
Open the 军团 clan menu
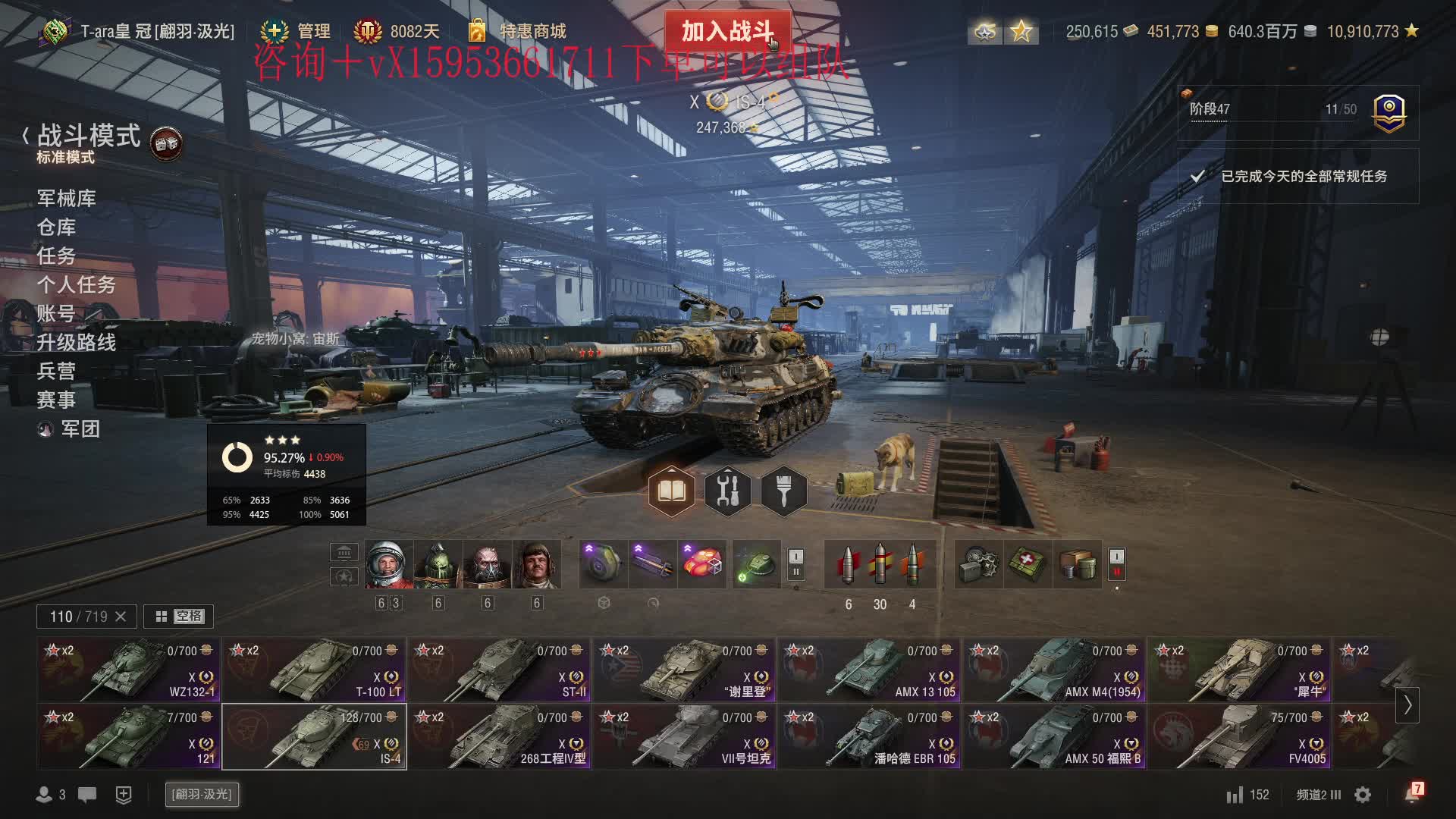(x=80, y=429)
